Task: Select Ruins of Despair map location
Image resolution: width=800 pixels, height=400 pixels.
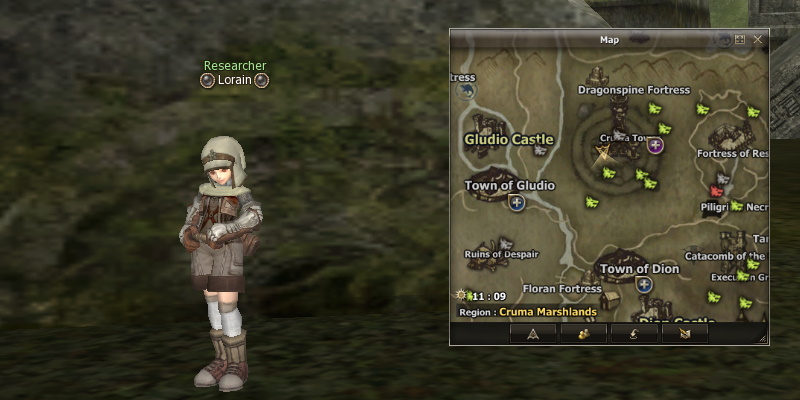Action: coord(501,254)
